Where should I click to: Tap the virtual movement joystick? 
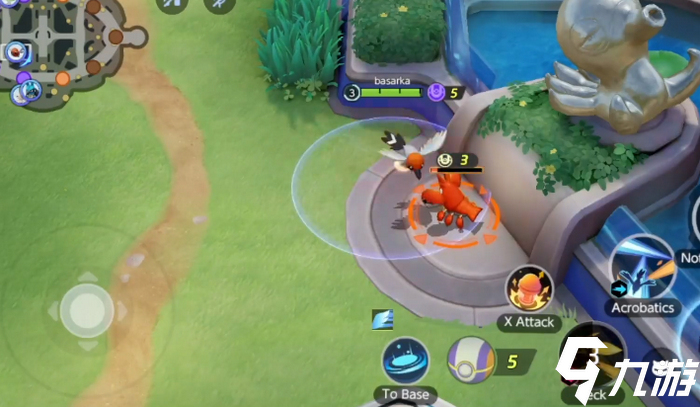coord(85,309)
